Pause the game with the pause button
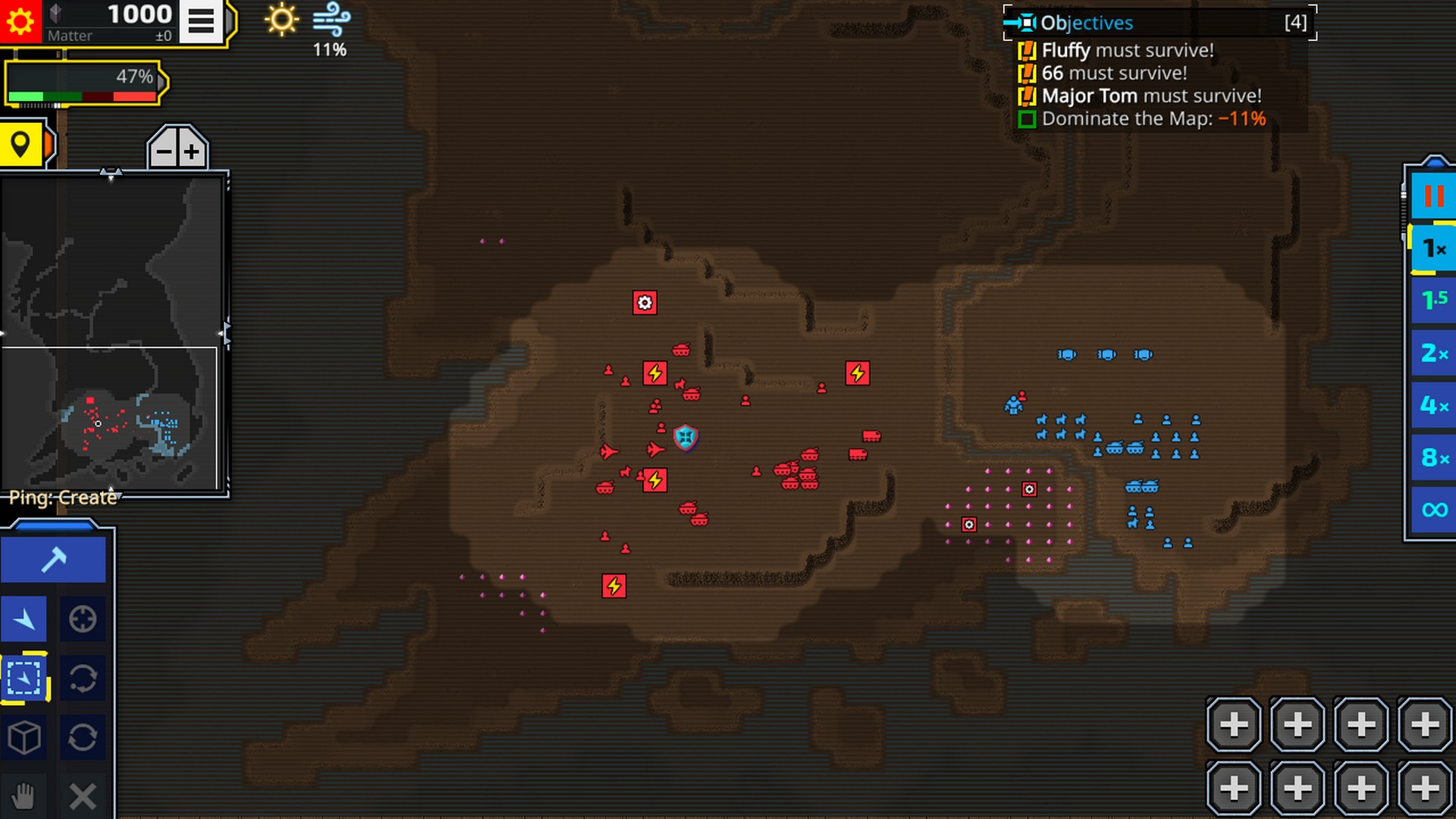The image size is (1456, 819). point(1432,196)
